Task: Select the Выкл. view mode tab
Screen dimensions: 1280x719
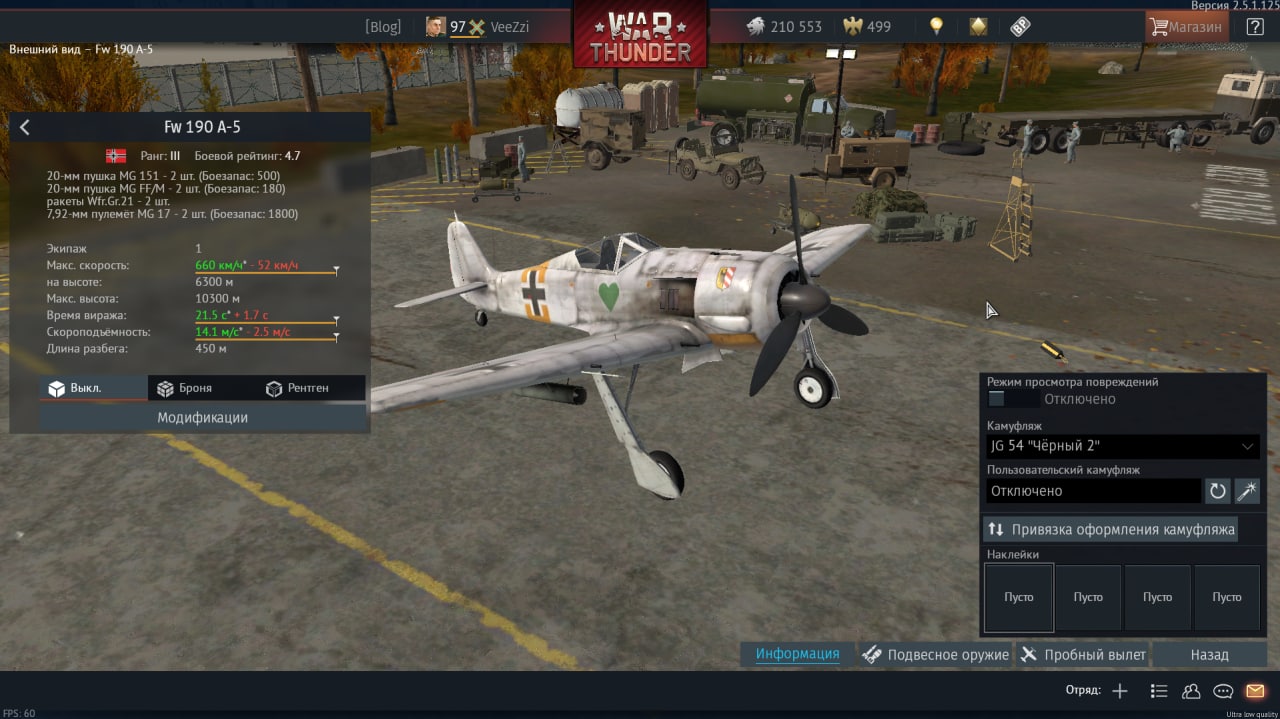Action: point(75,388)
